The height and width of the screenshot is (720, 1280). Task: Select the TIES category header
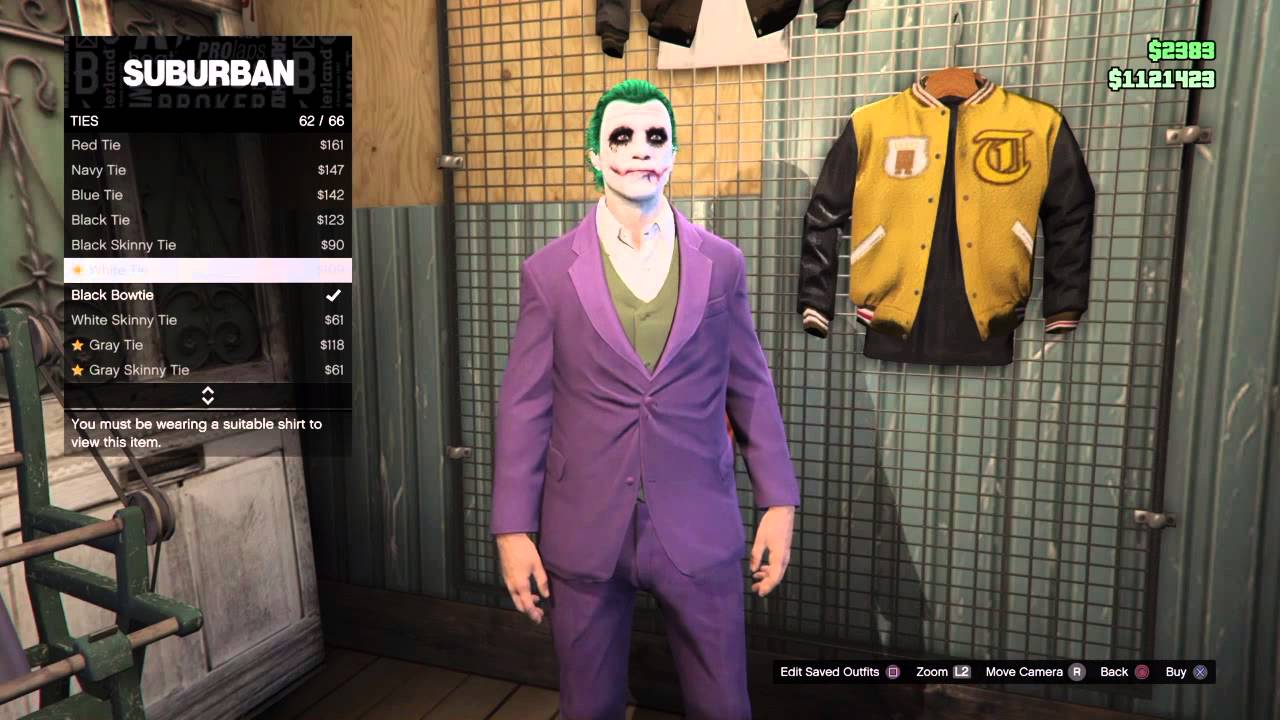pyautogui.click(x=85, y=120)
